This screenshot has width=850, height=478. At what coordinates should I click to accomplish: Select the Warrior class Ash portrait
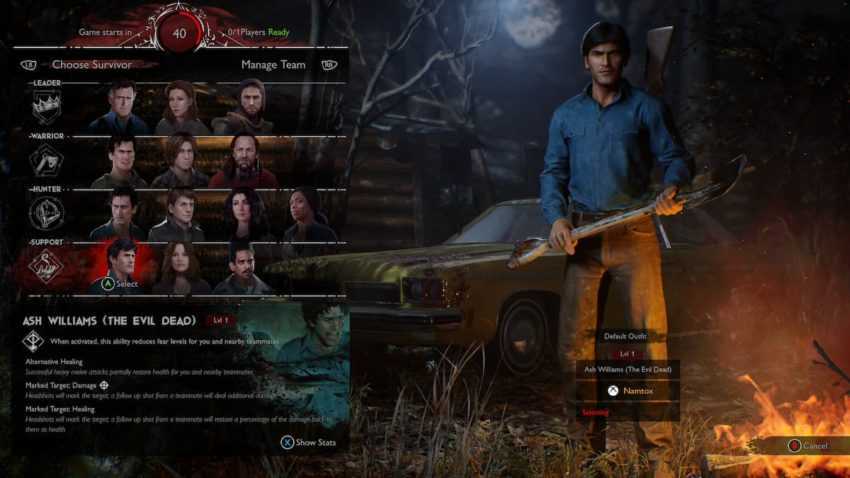pyautogui.click(x=119, y=162)
